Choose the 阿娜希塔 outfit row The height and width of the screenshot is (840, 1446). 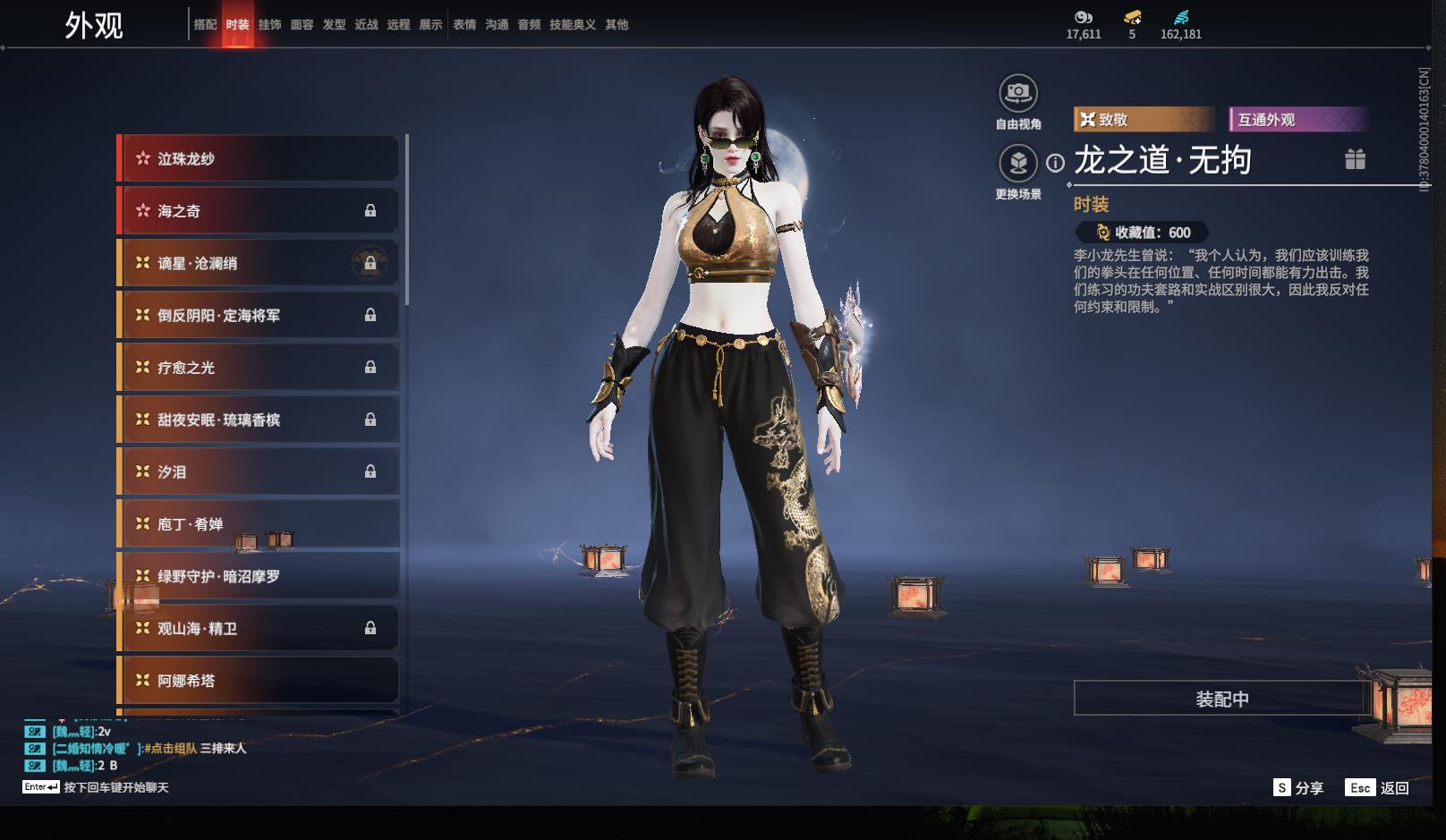(x=259, y=681)
